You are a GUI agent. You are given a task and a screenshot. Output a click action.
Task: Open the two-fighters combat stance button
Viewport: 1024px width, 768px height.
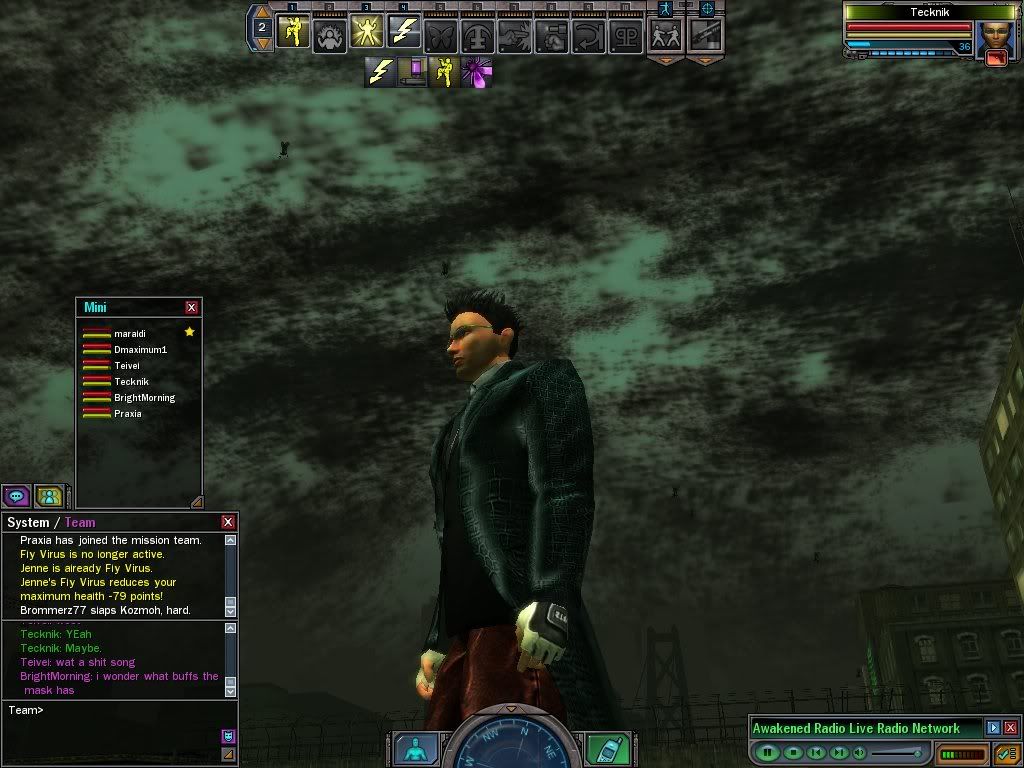665,35
